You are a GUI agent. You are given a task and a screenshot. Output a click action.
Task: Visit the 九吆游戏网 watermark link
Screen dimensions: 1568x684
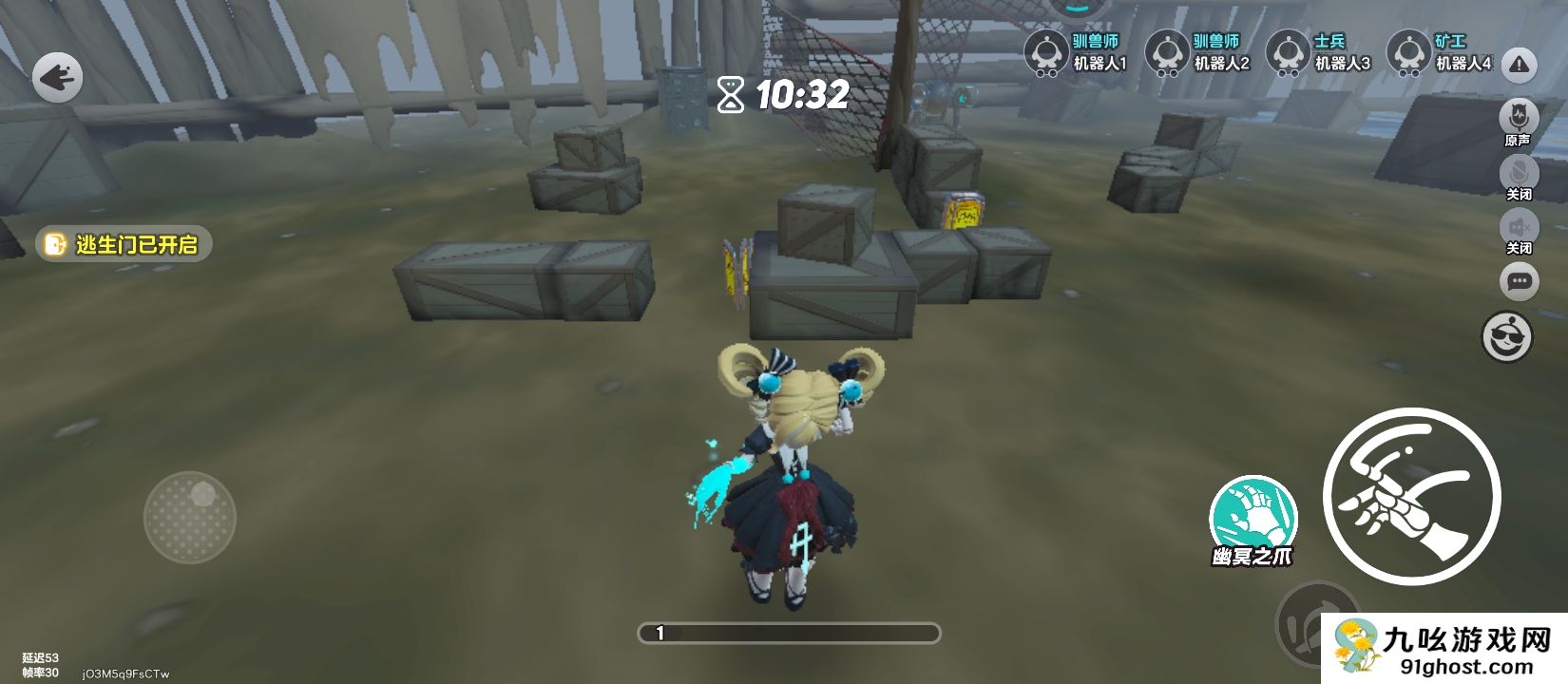tap(1444, 650)
